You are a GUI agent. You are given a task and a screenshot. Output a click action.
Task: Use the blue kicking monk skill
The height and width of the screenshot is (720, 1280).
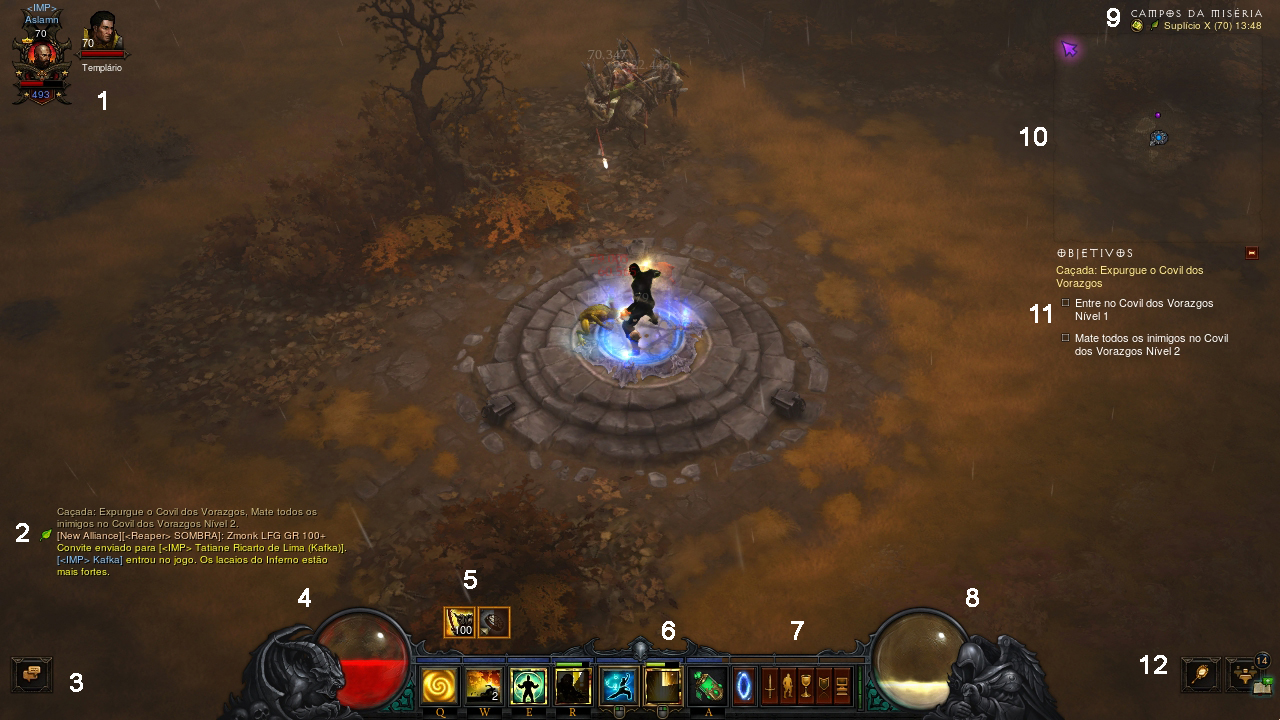619,686
